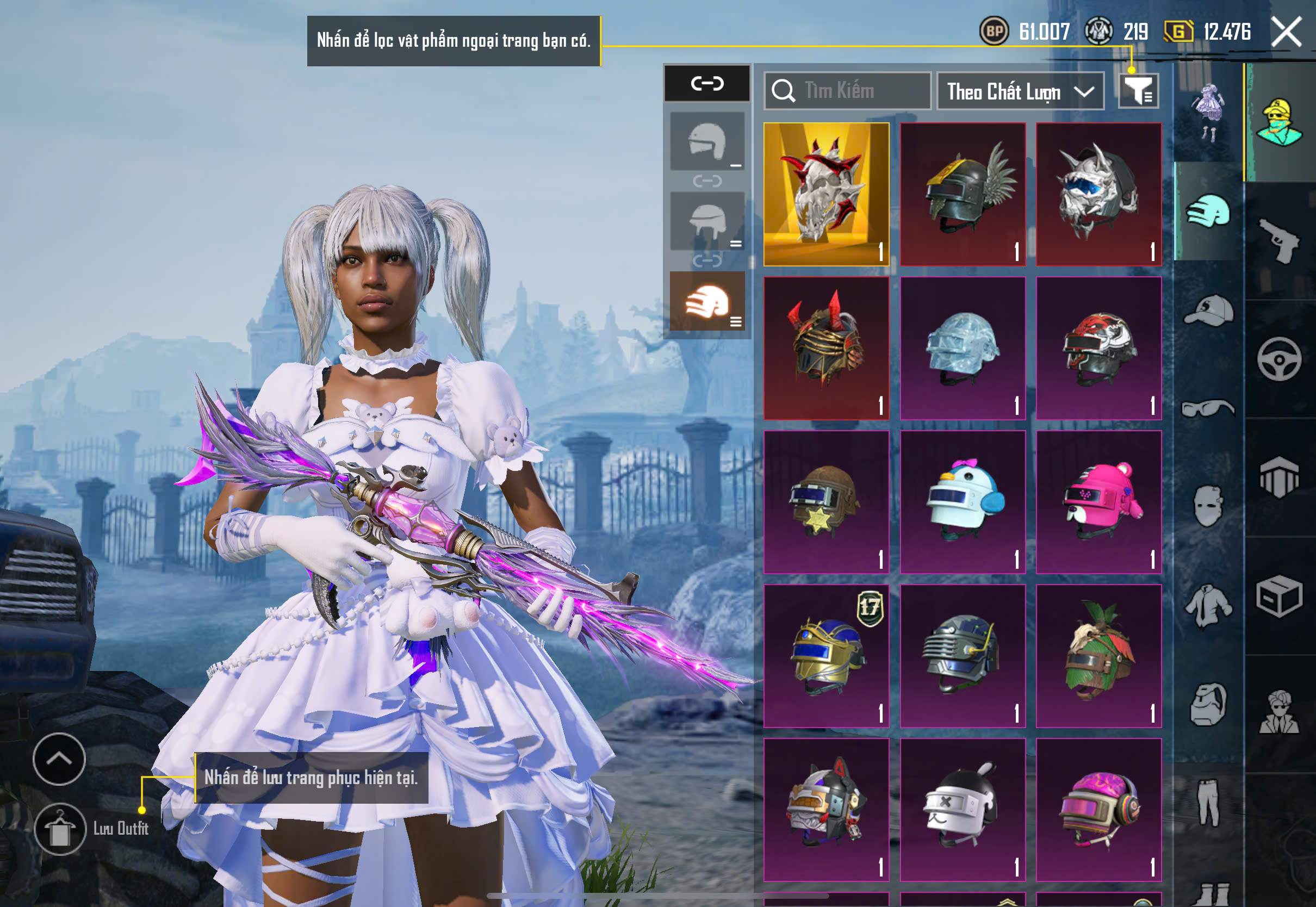
Task: Pick the ice crystal helmet skin
Action: (962, 349)
